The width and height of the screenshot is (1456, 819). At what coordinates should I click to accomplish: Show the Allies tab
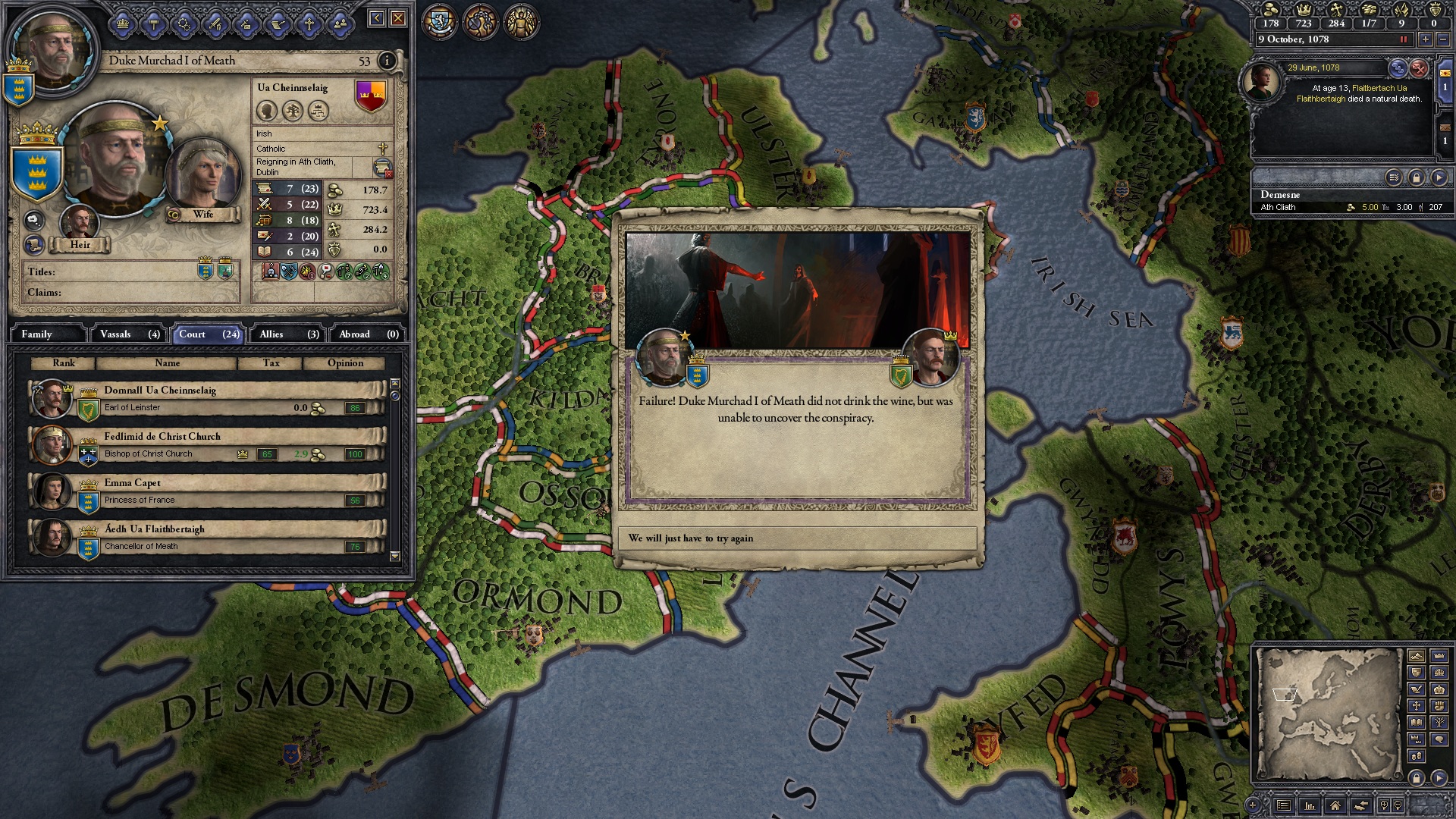tap(288, 334)
